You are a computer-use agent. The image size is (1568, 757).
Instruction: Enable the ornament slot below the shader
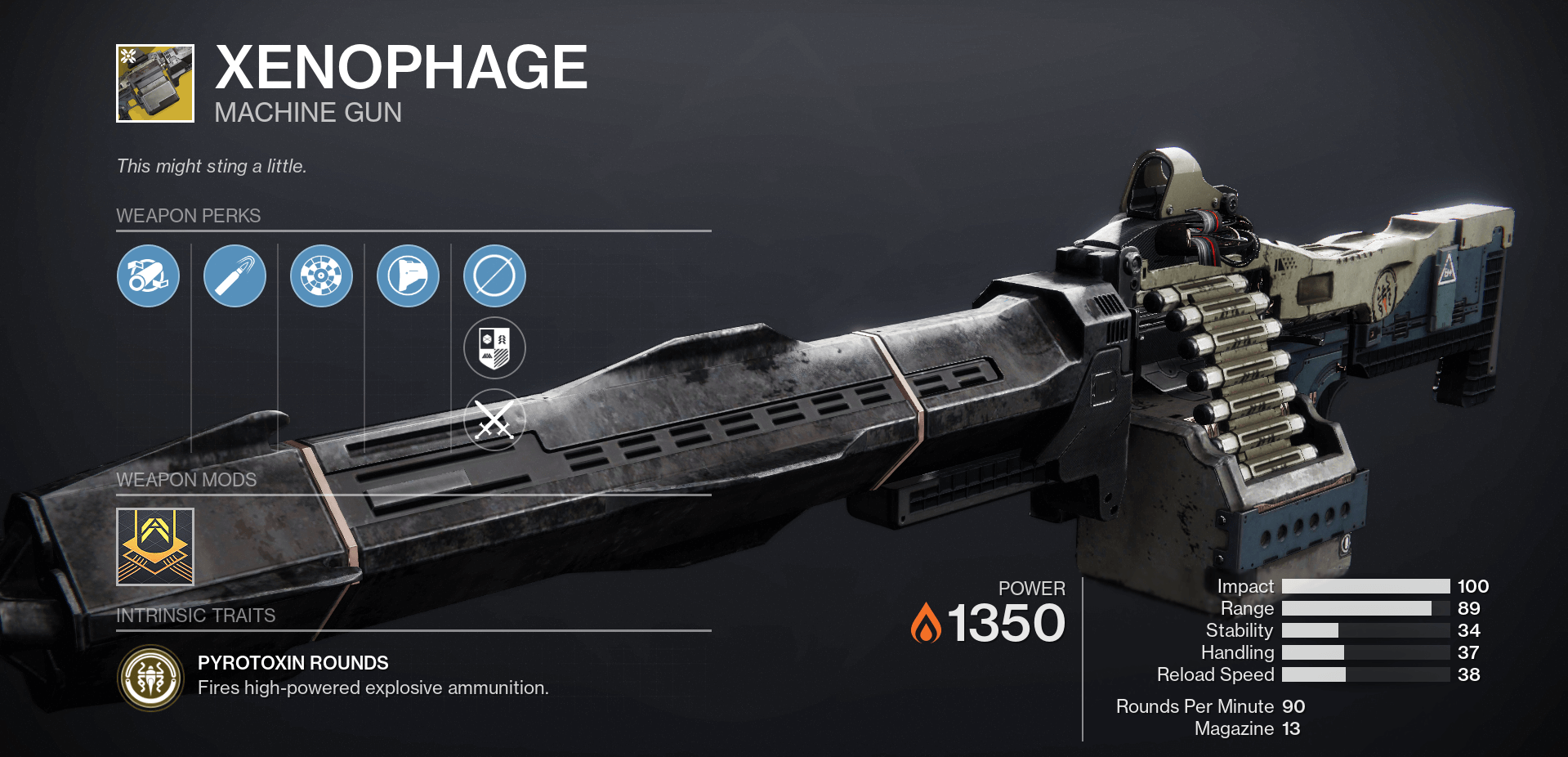pos(494,347)
